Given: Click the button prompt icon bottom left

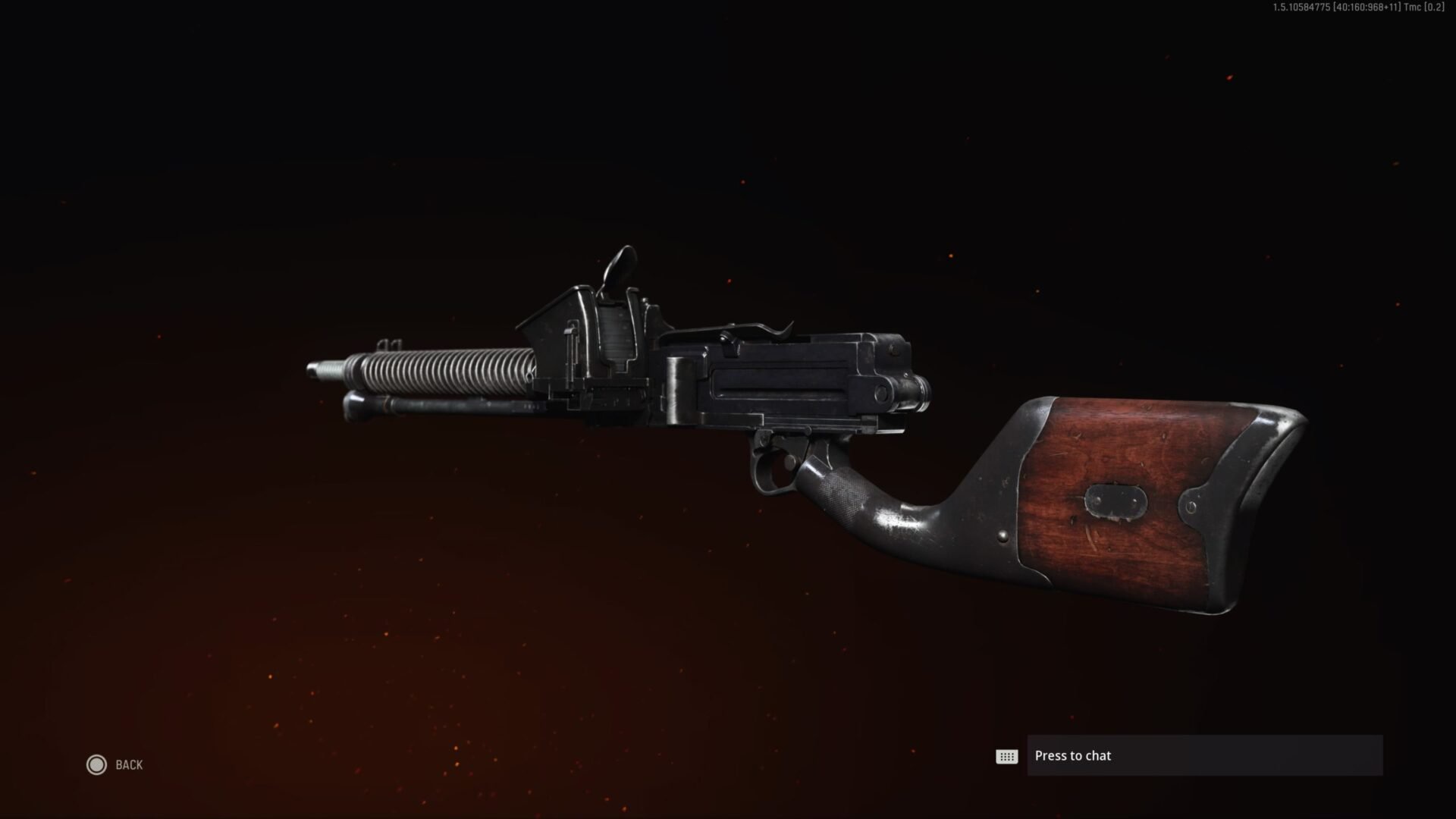Looking at the screenshot, I should (96, 765).
